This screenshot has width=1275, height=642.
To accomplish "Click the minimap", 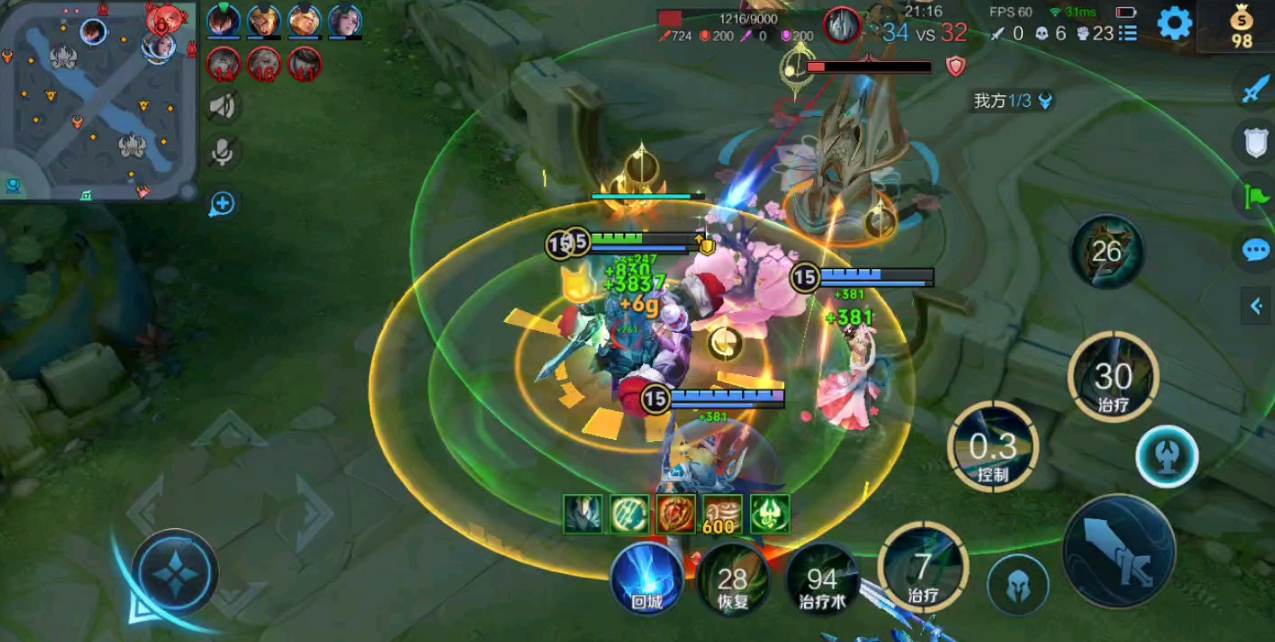I will pos(98,102).
